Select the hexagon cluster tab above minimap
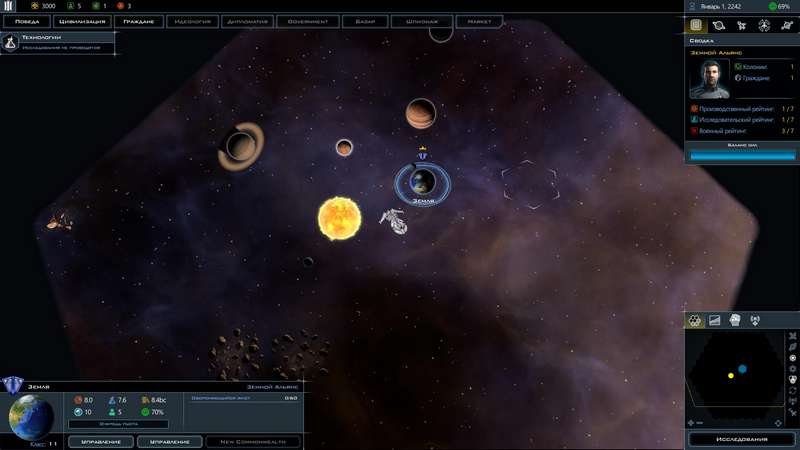Screen dimensions: 800x450 pos(696,320)
